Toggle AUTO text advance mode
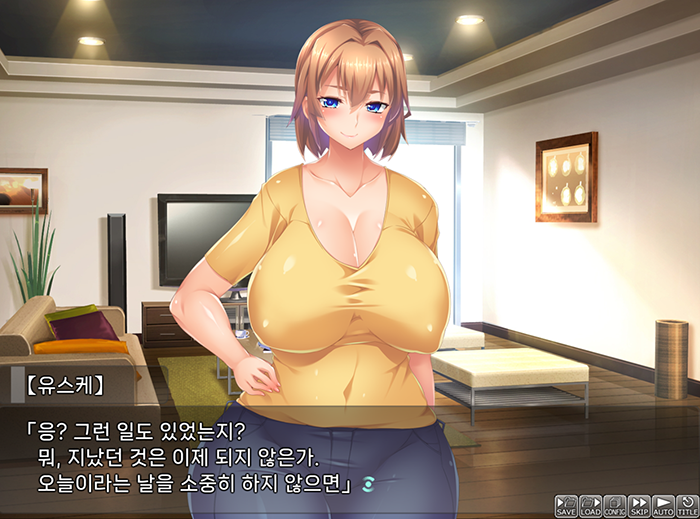The height and width of the screenshot is (519, 700). 663,505
